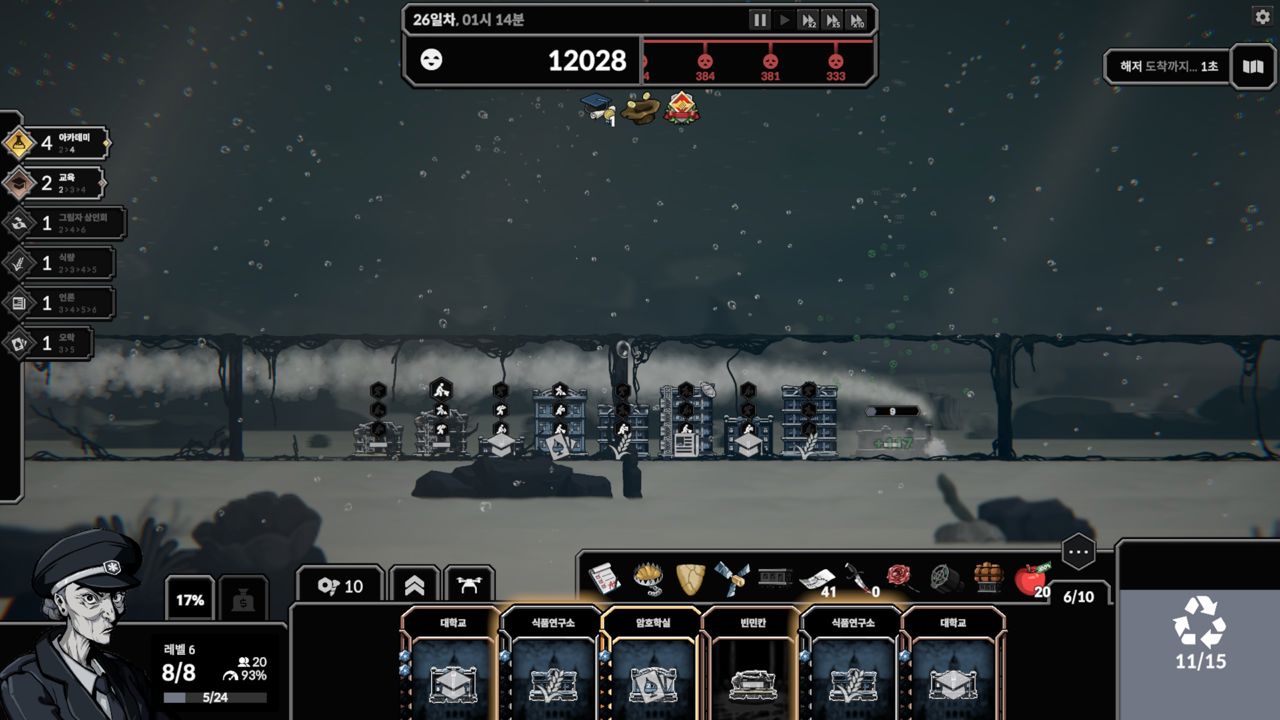Select the red rose item icon
This screenshot has width=1280, height=720.
(898, 577)
